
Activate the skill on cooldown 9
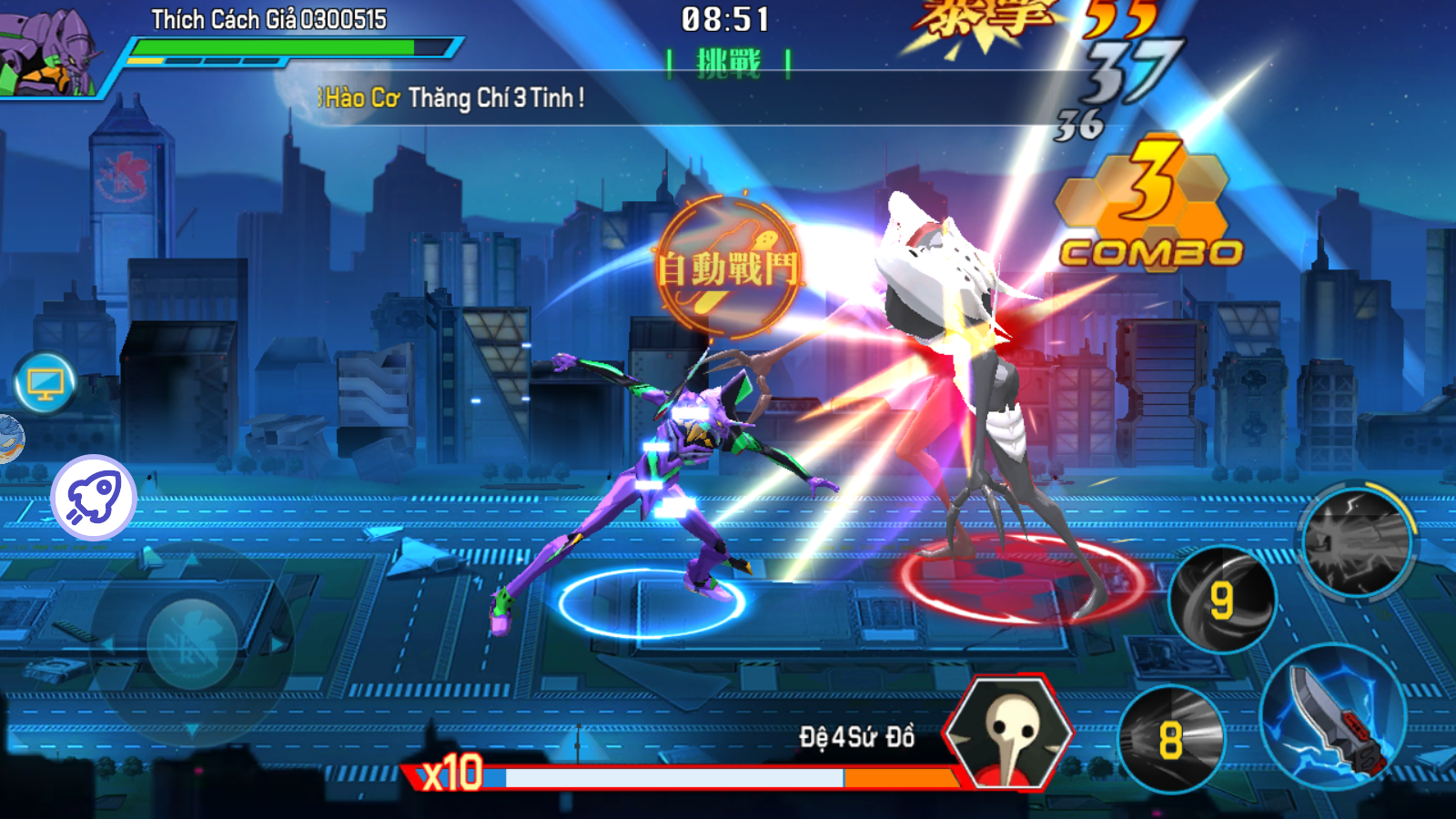pyautogui.click(x=1221, y=599)
